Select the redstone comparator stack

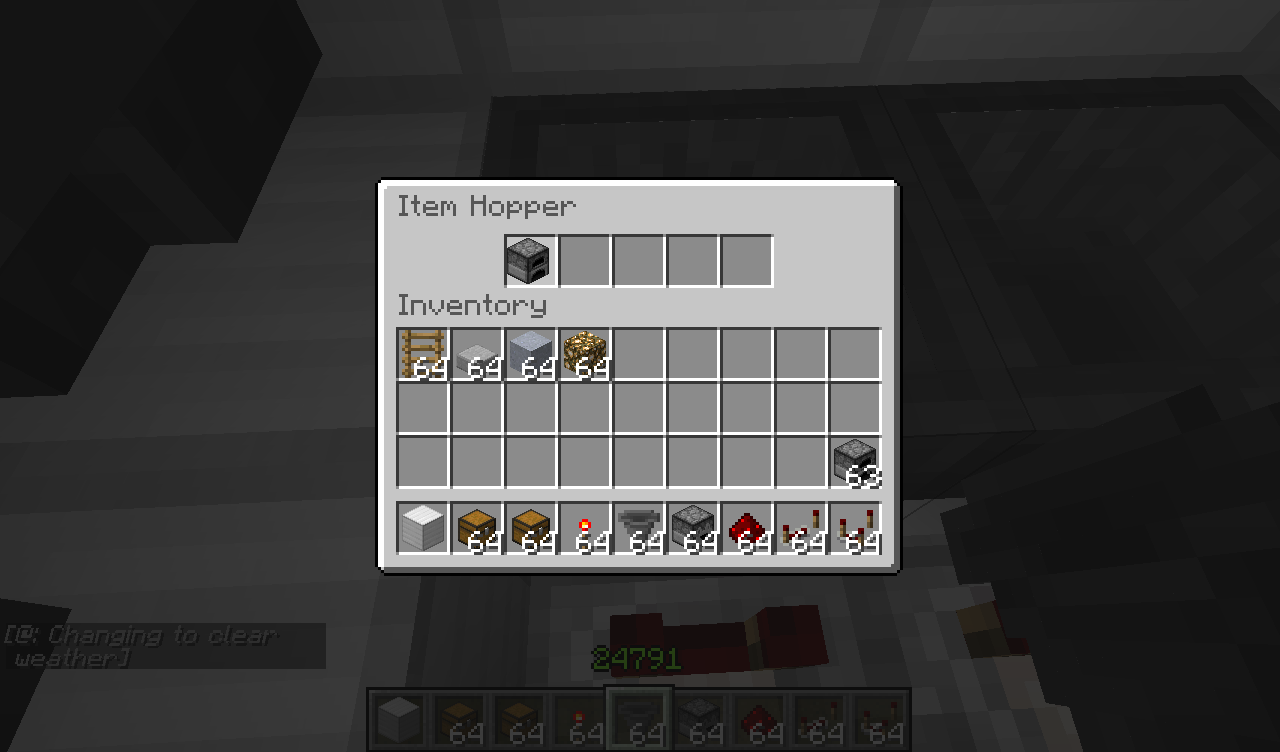855,528
